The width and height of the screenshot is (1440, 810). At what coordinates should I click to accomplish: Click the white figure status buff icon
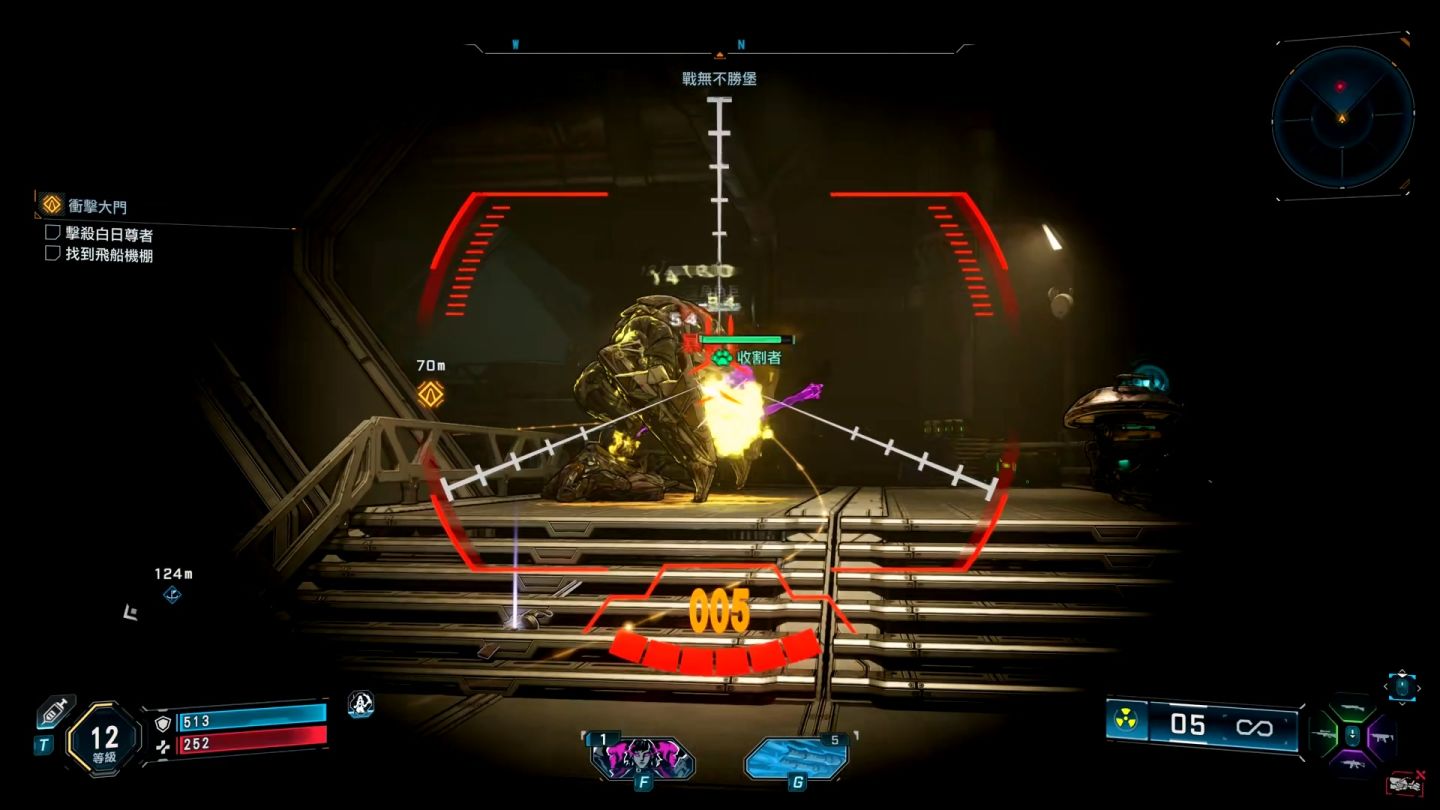[x=360, y=704]
